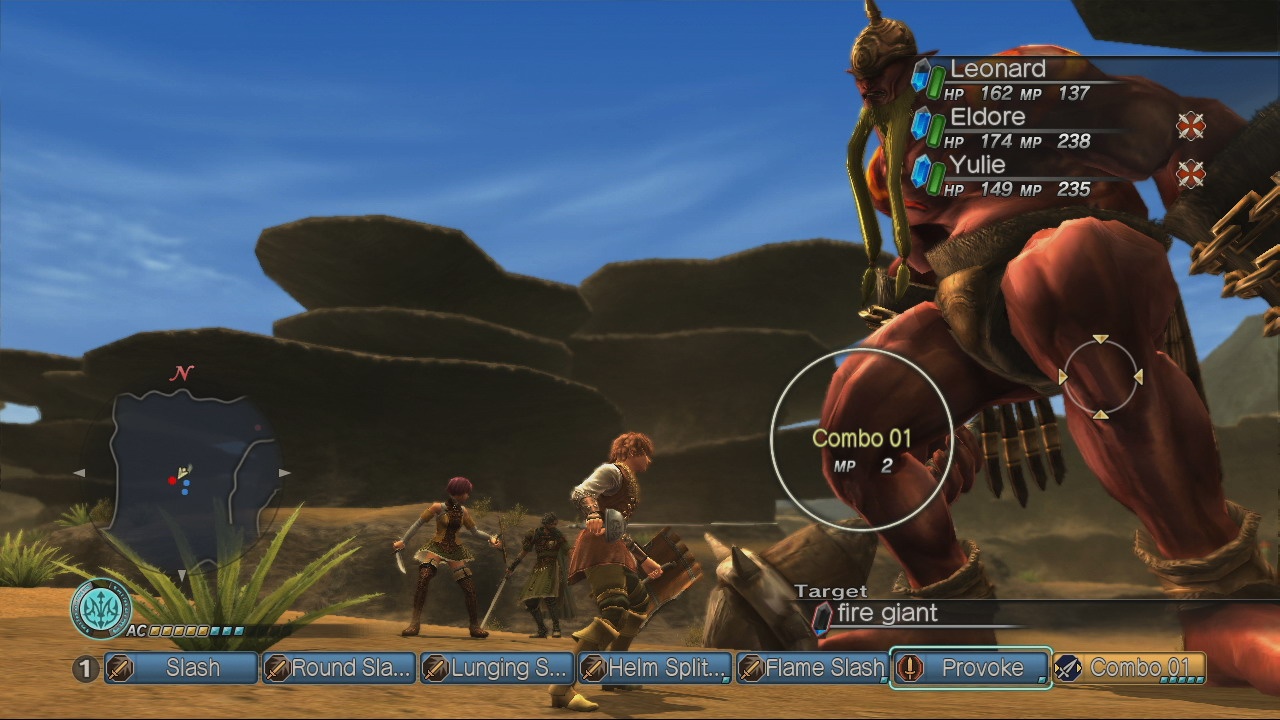Execute the Combo 01 command circle

pos(866,437)
